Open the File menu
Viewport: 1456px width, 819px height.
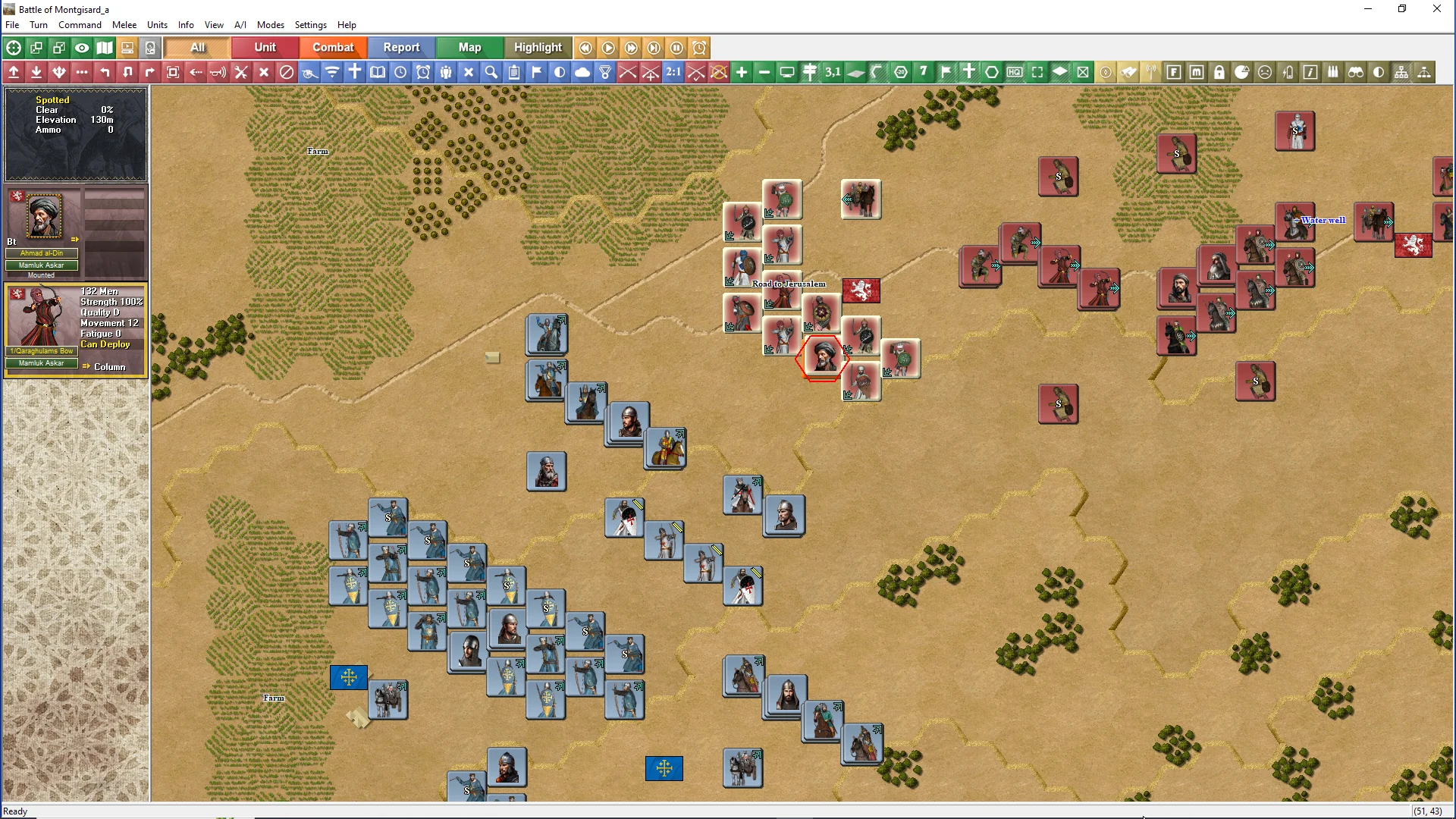(12, 25)
